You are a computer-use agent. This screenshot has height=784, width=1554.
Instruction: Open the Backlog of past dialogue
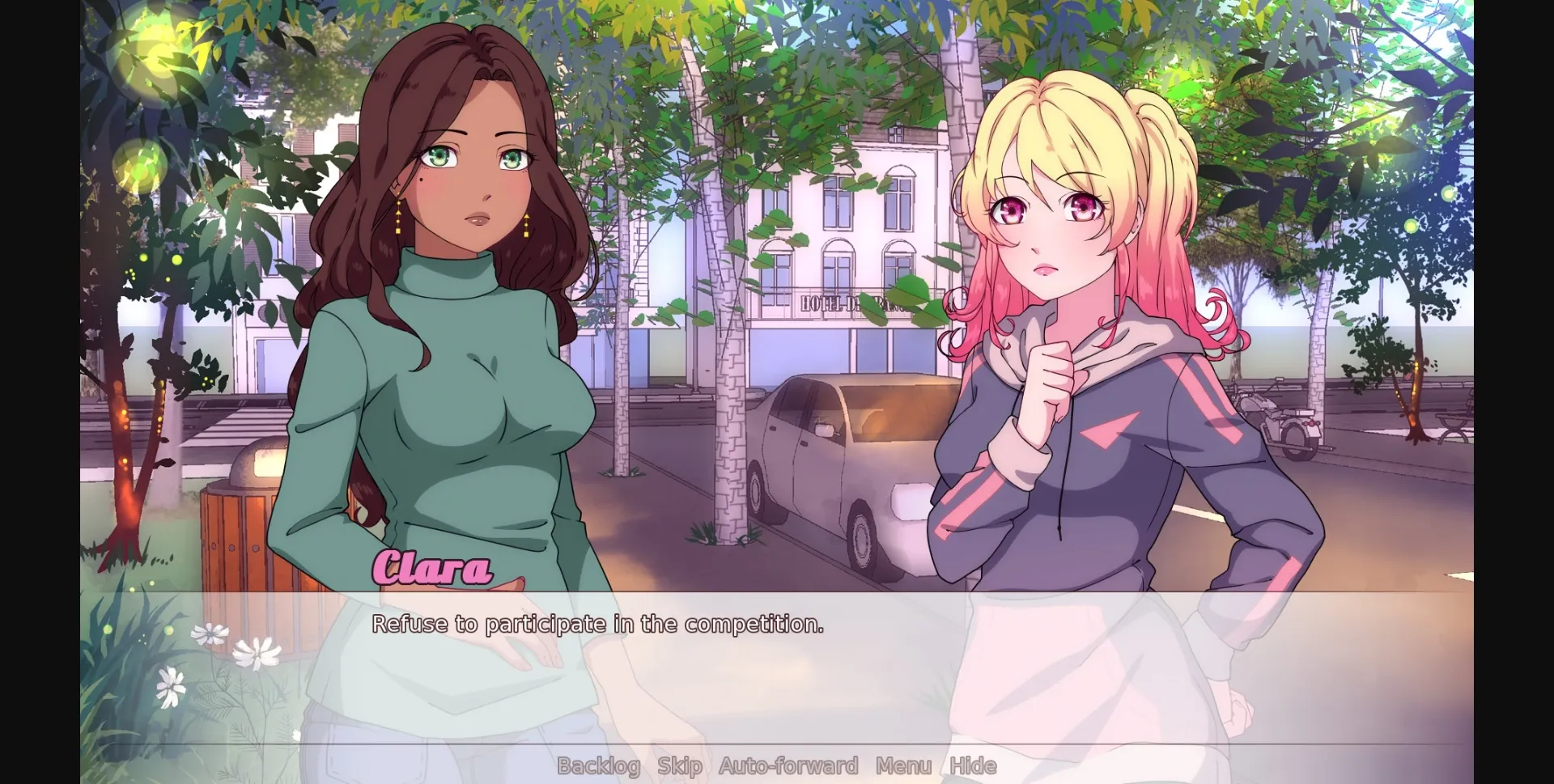point(597,765)
